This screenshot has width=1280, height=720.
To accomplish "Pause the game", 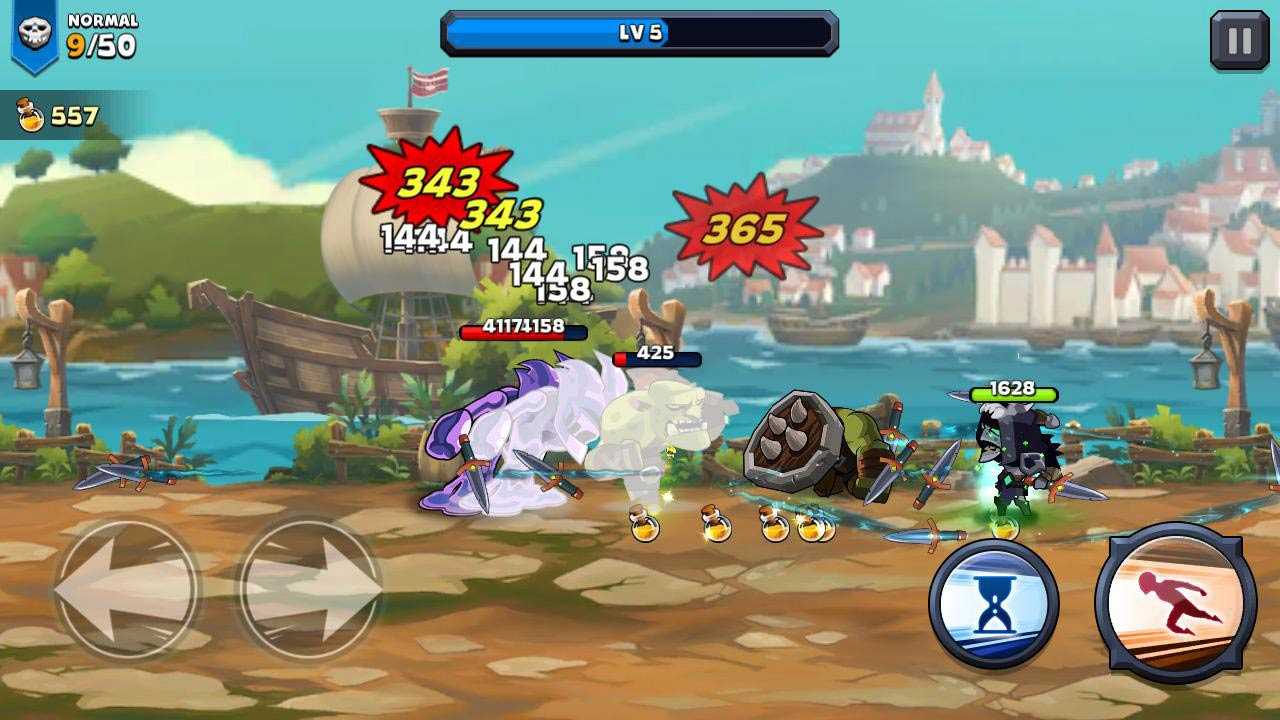I will [x=1239, y=41].
